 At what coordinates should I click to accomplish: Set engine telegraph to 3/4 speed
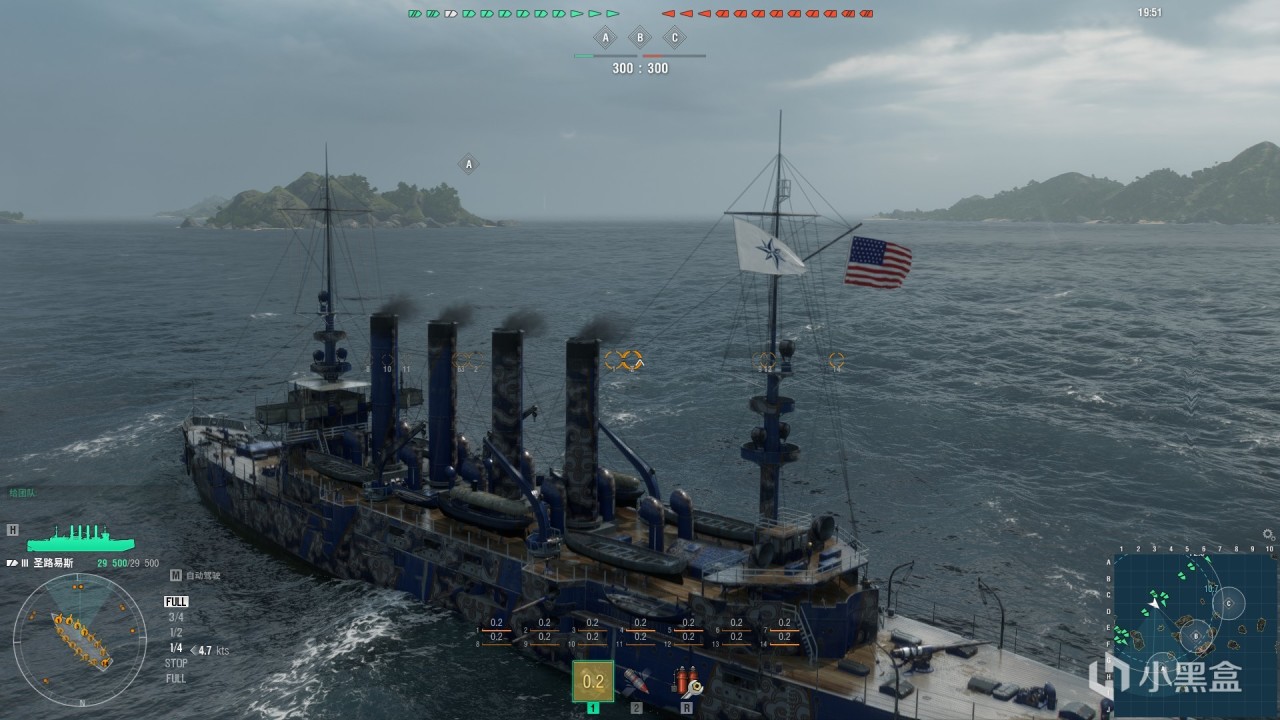click(x=176, y=617)
